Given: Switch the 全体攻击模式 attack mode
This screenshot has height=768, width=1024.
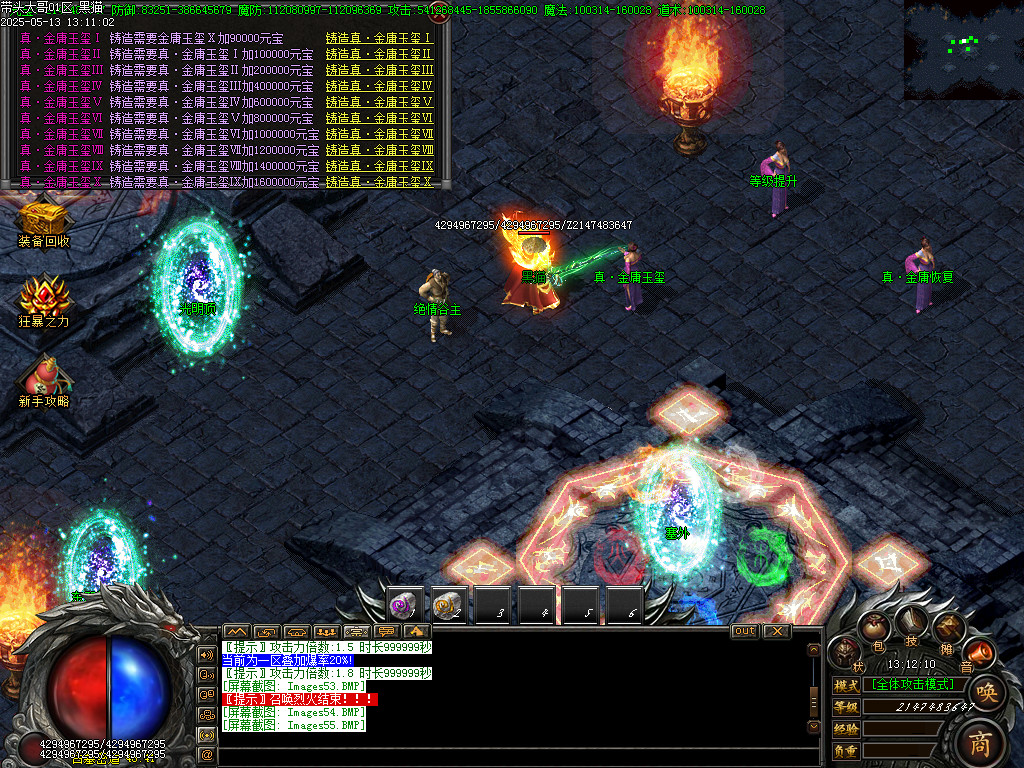Looking at the screenshot, I should (x=912, y=684).
